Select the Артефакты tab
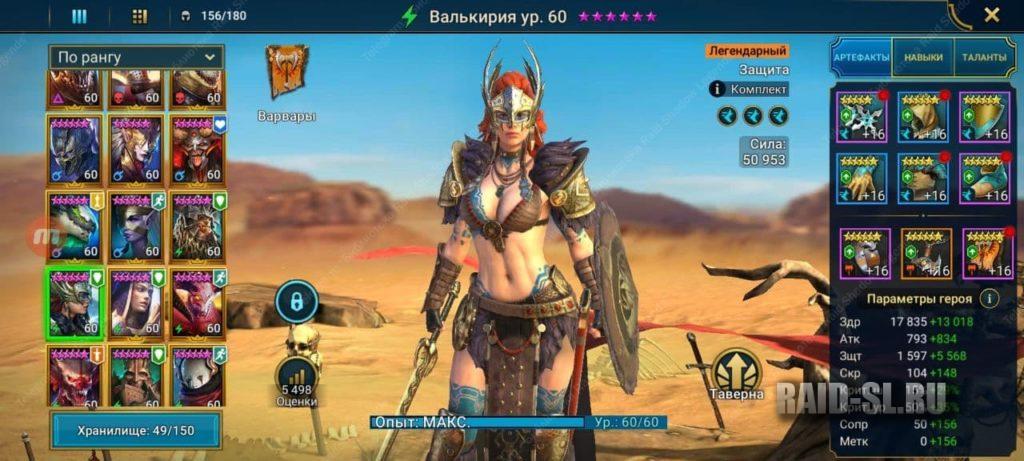Image resolution: width=1024 pixels, height=461 pixels. tap(861, 58)
